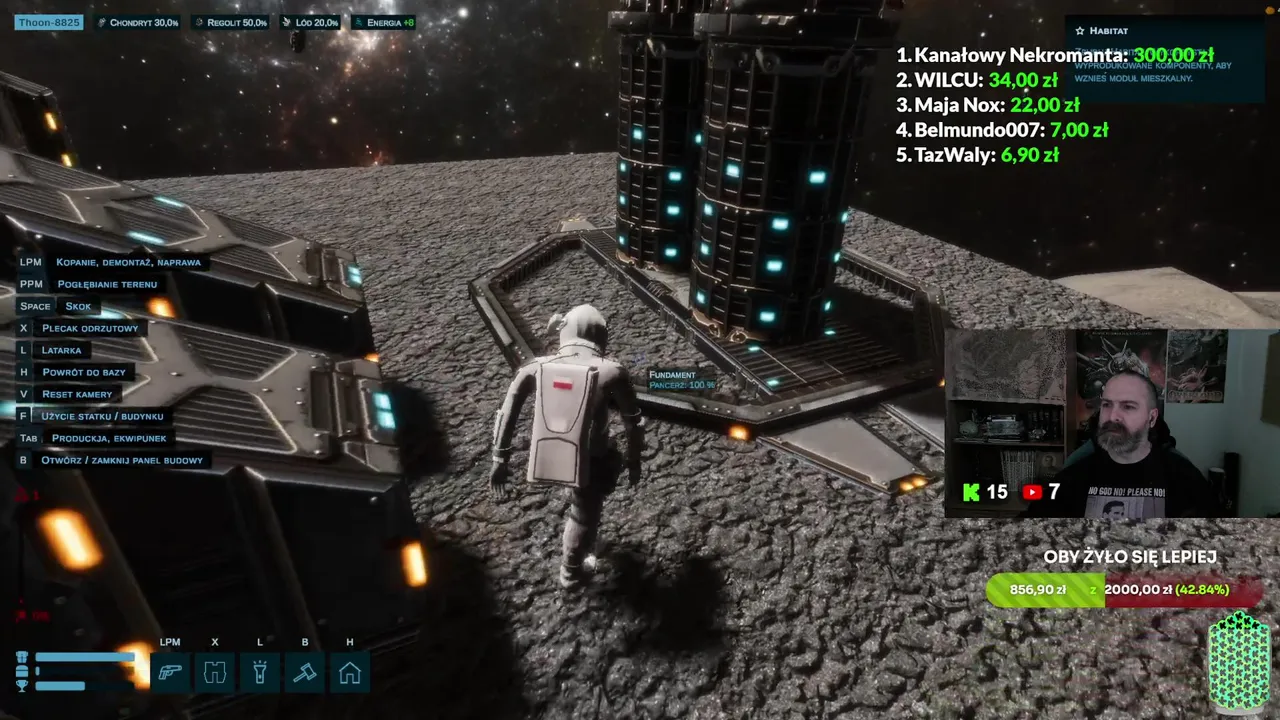This screenshot has width=1280, height=720.
Task: Activate the jetpack hotbar slot
Action: click(215, 672)
